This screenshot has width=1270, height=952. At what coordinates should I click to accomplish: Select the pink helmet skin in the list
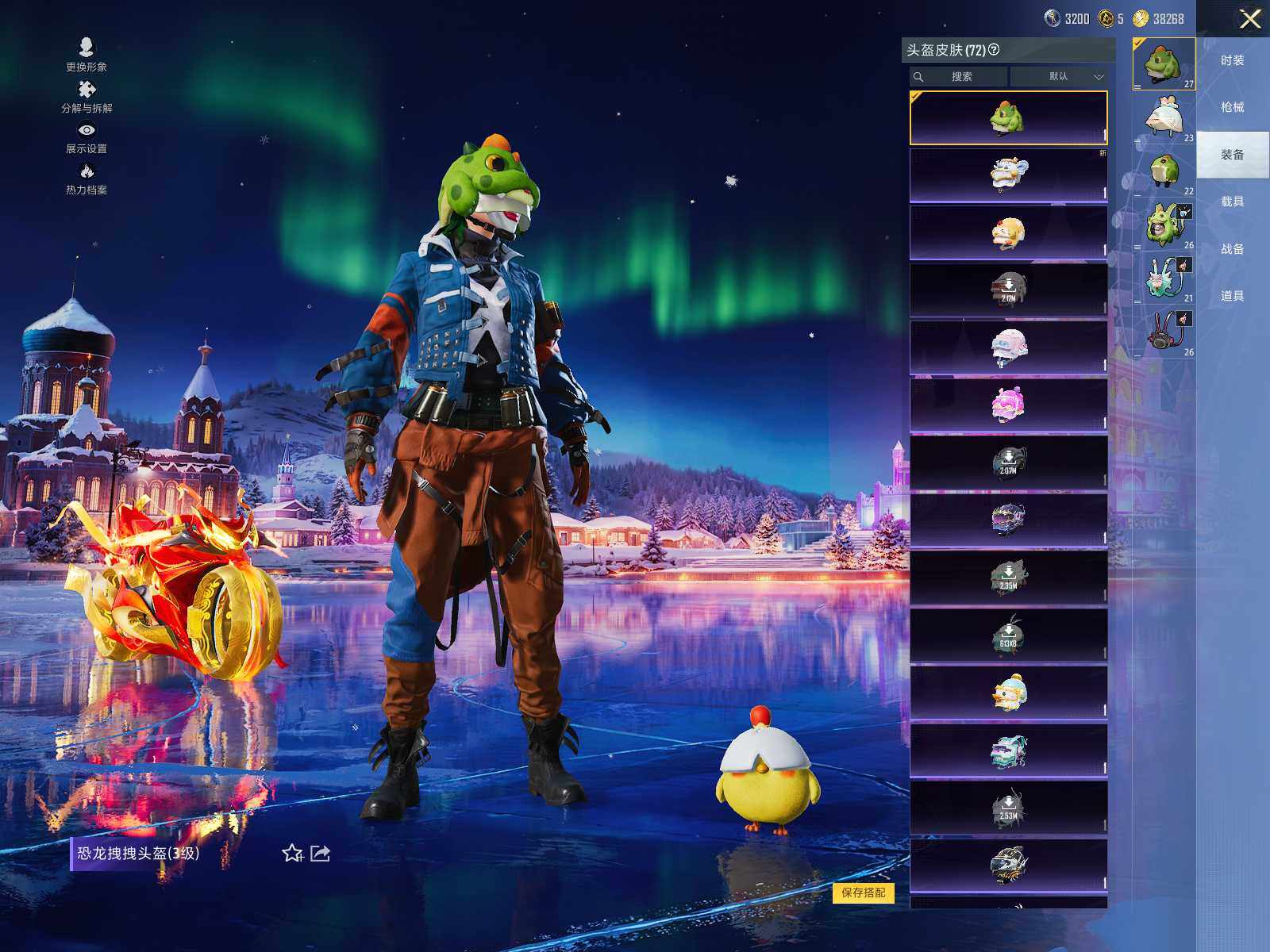[1008, 406]
